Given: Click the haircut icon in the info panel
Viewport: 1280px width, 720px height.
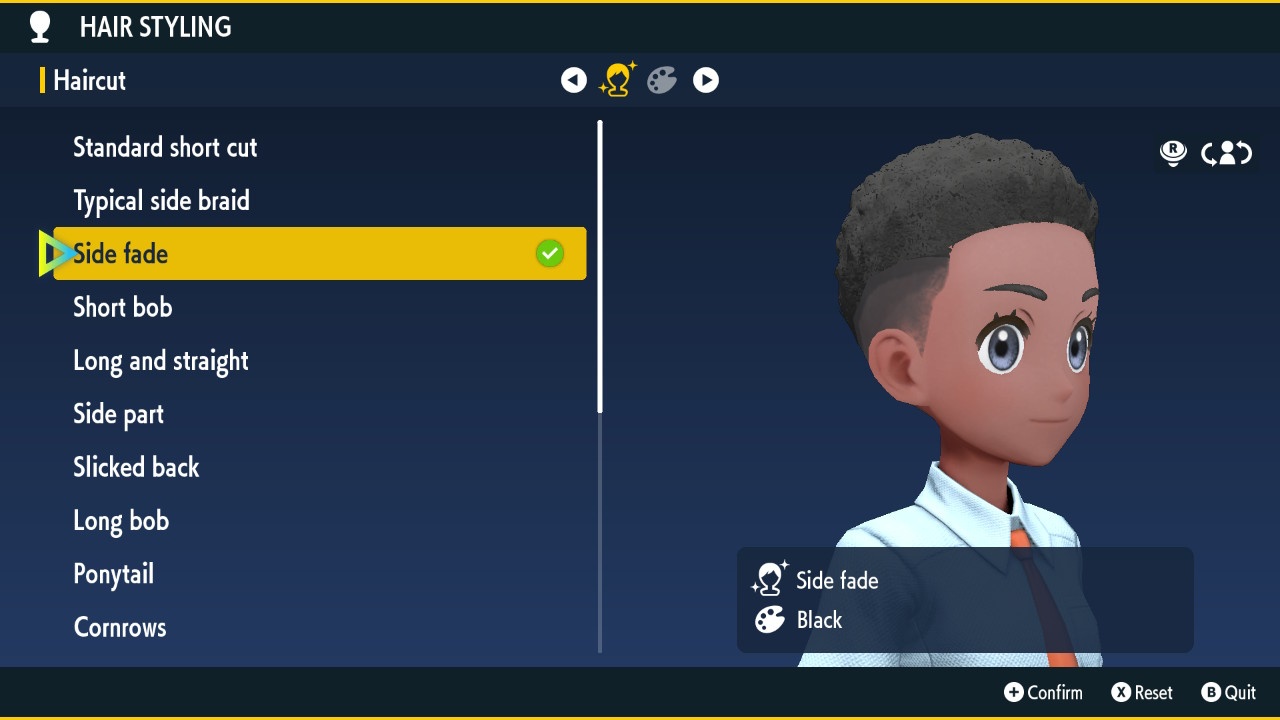Looking at the screenshot, I should point(769,578).
